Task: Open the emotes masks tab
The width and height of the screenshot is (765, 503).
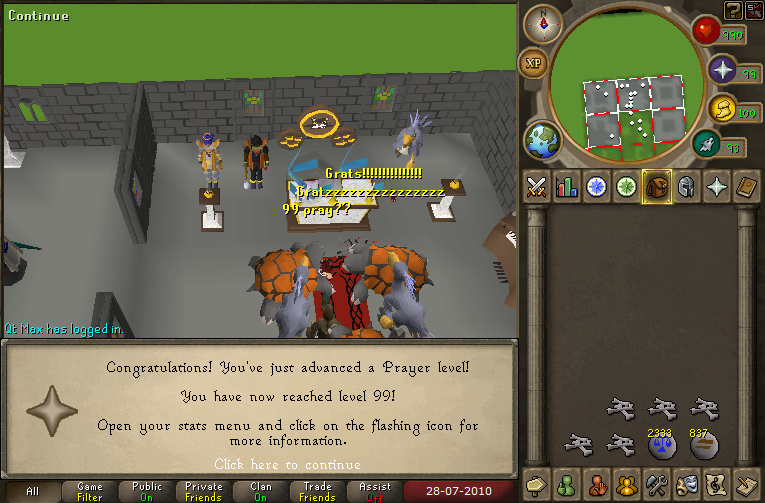Action: (687, 485)
